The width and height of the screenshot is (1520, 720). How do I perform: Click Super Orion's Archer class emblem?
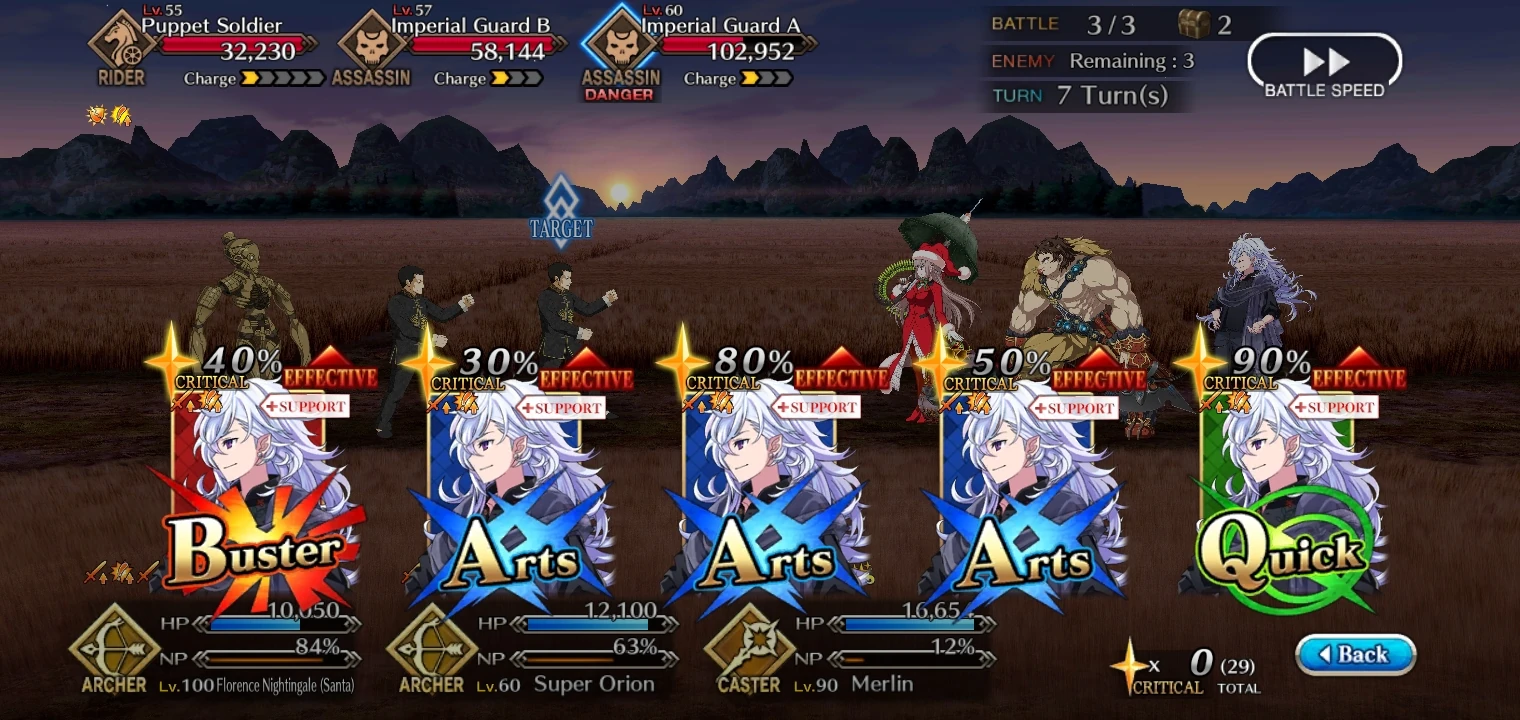point(430,650)
